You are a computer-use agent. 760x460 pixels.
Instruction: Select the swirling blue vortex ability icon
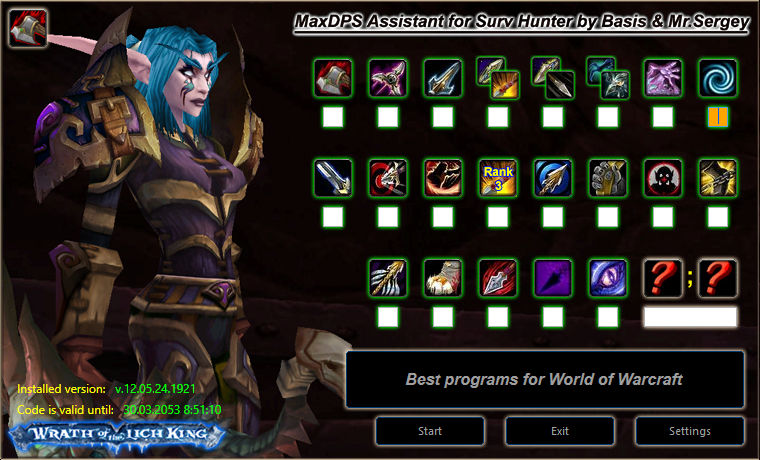coord(717,78)
